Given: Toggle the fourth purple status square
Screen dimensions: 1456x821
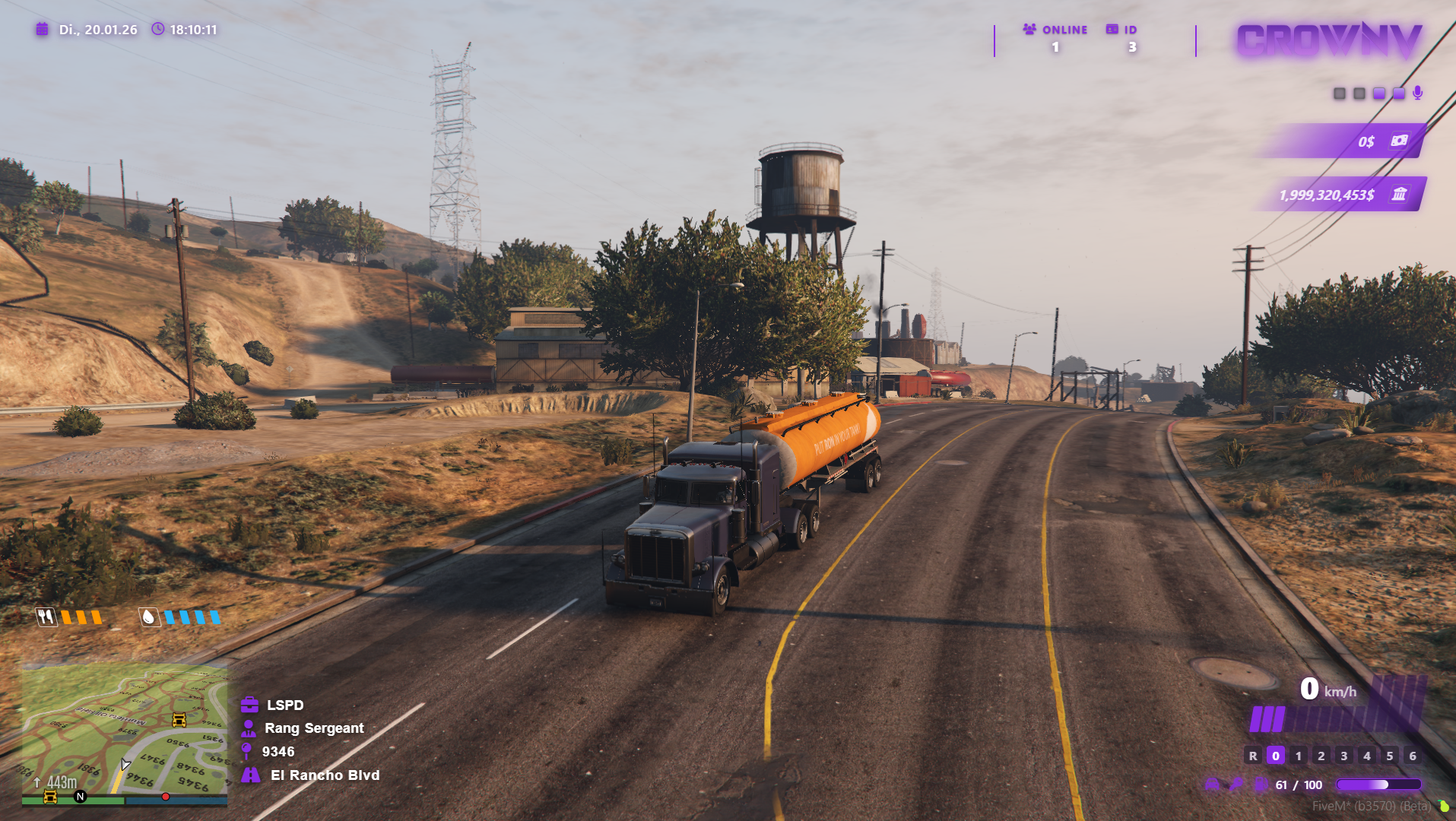Looking at the screenshot, I should point(1397,94).
